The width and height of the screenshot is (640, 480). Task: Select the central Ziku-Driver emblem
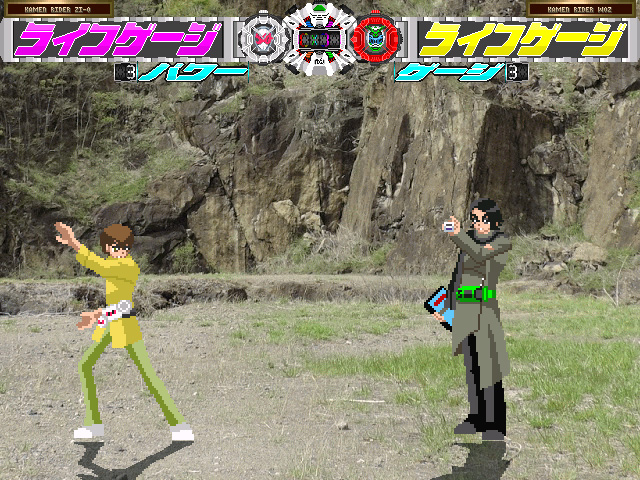pos(319,40)
